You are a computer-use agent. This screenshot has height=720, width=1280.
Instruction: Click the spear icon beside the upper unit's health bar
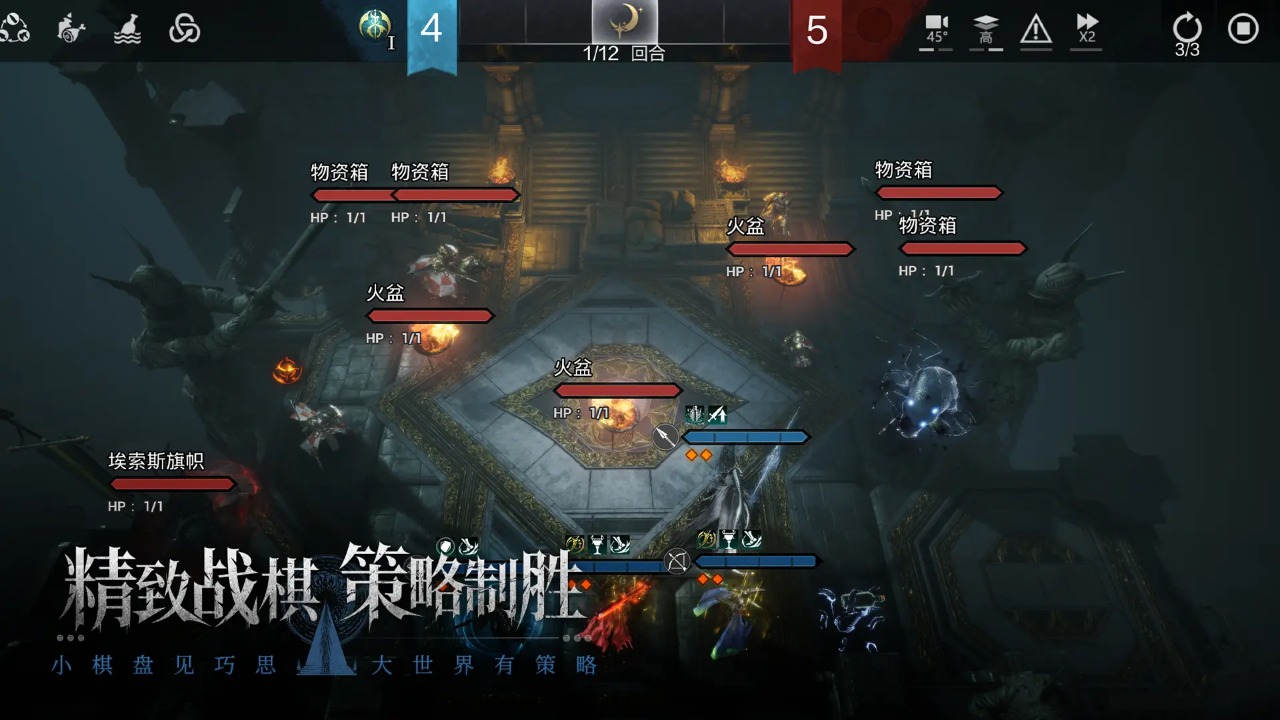pyautogui.click(x=664, y=437)
